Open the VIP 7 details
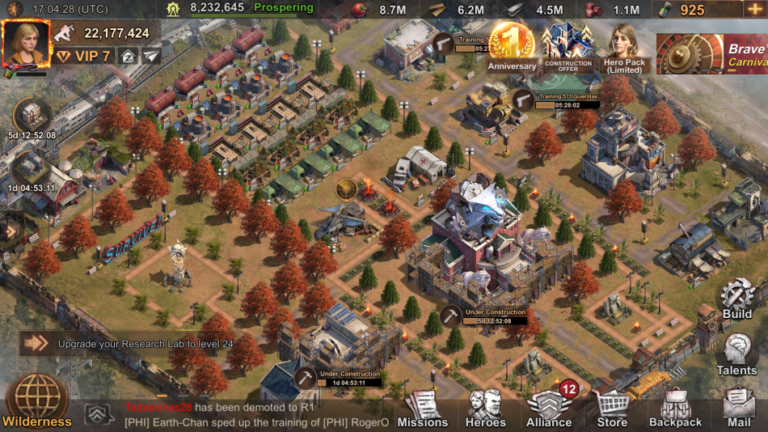 pyautogui.click(x=84, y=56)
